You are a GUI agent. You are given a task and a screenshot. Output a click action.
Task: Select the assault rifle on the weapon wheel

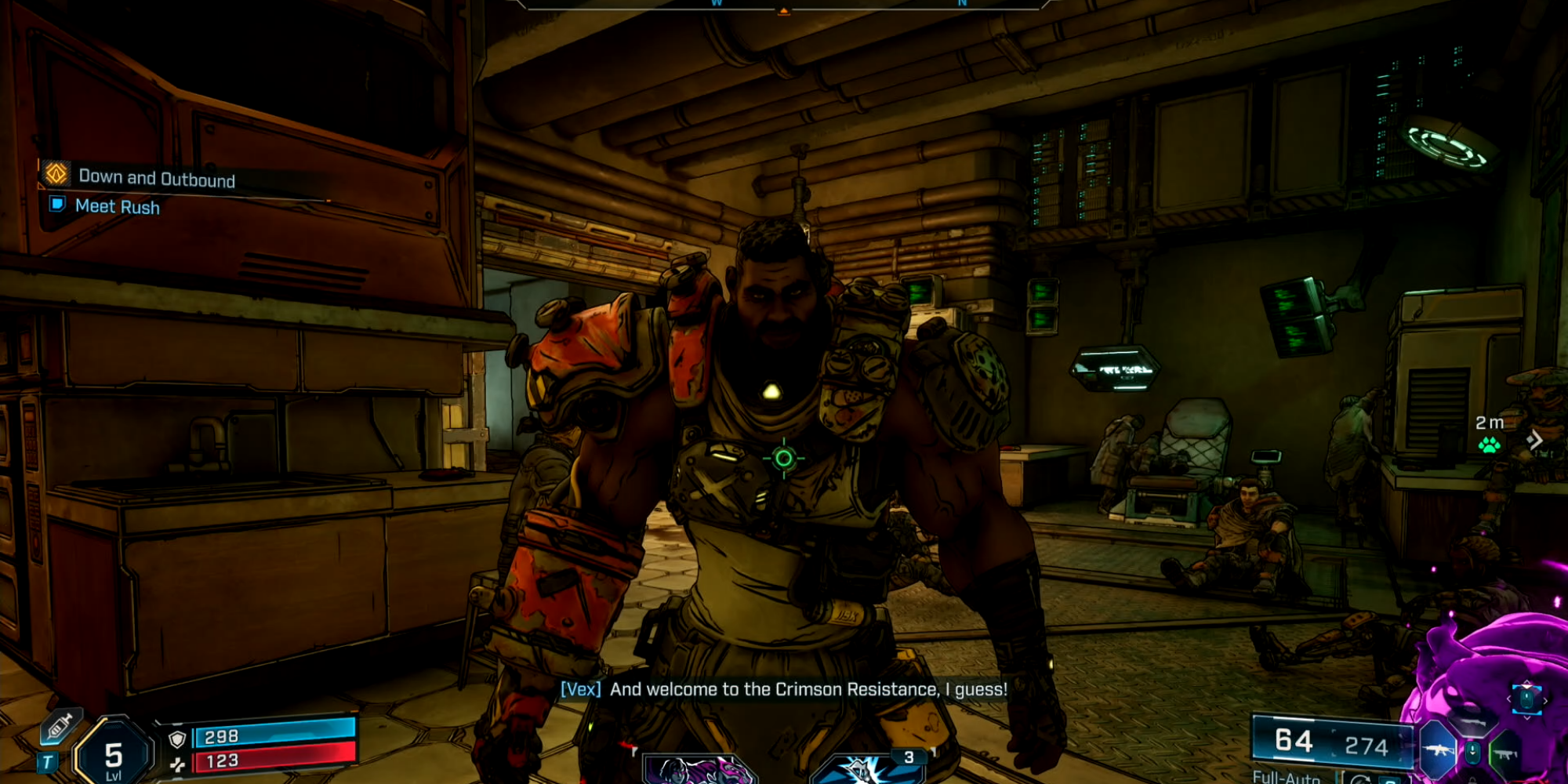tap(1438, 750)
